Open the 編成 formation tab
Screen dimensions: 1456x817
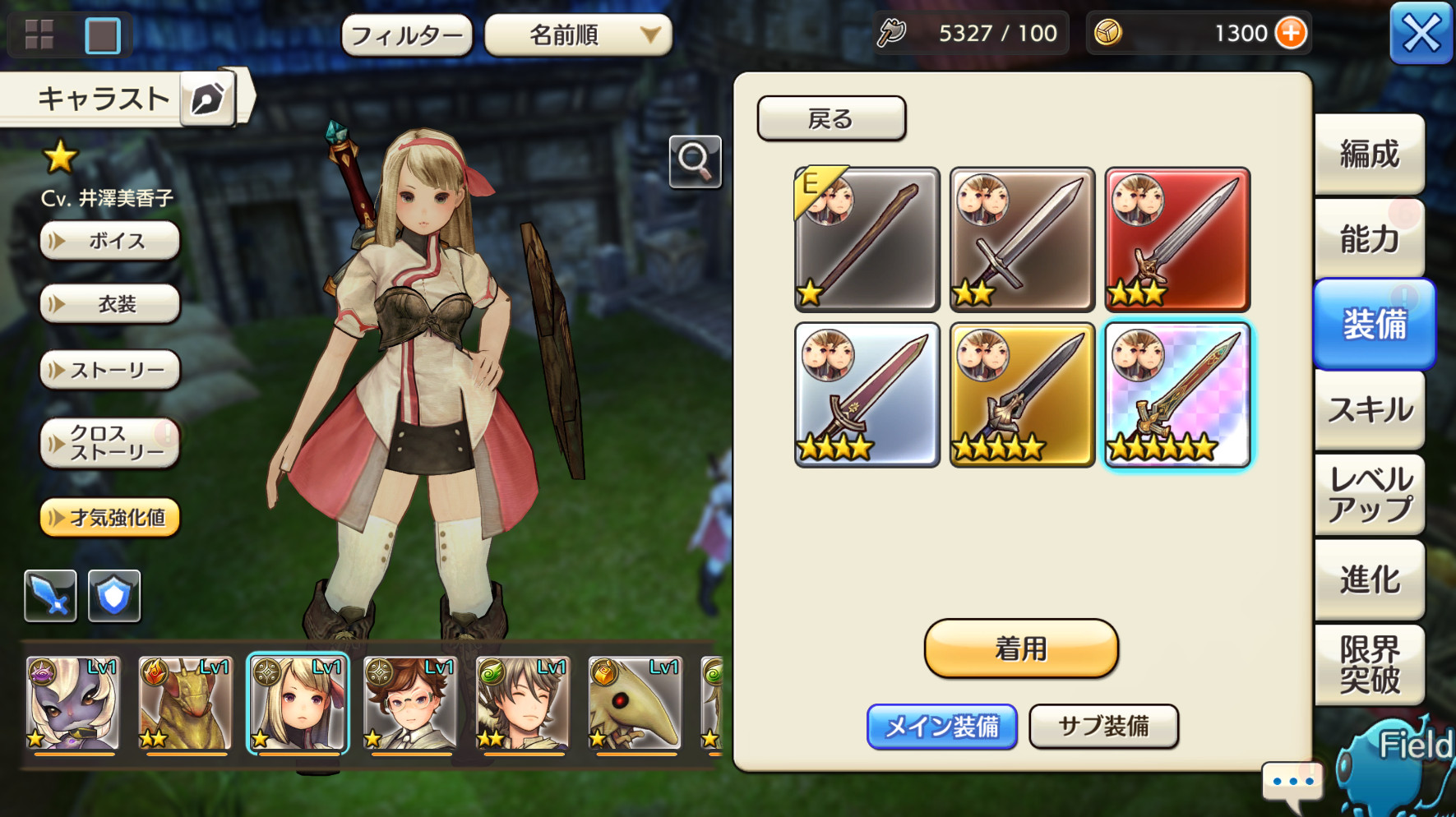click(x=1369, y=155)
